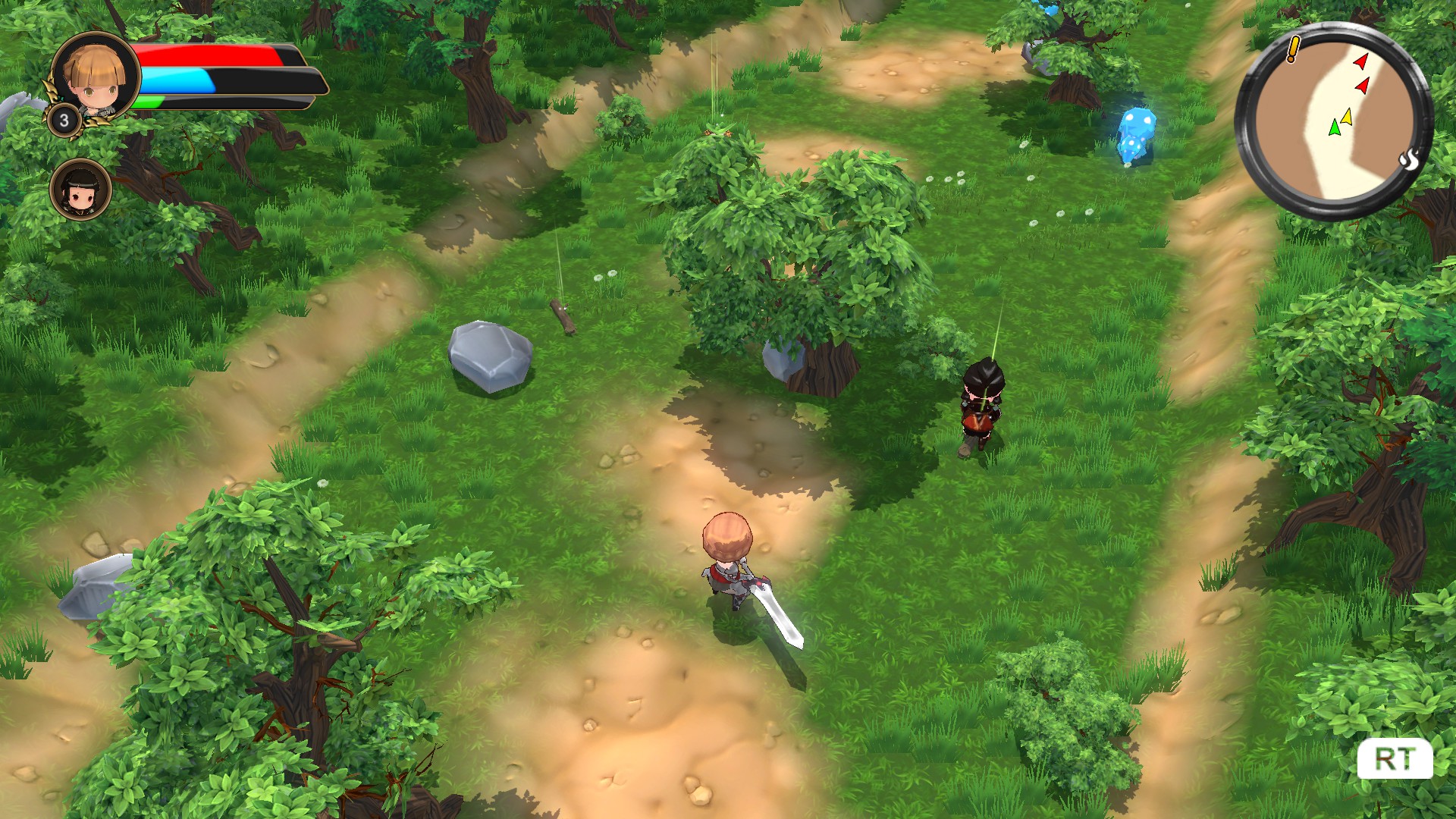This screenshot has height=819, width=1456.
Task: Click the topmost red enemy arrow on minimap
Action: [x=1361, y=62]
